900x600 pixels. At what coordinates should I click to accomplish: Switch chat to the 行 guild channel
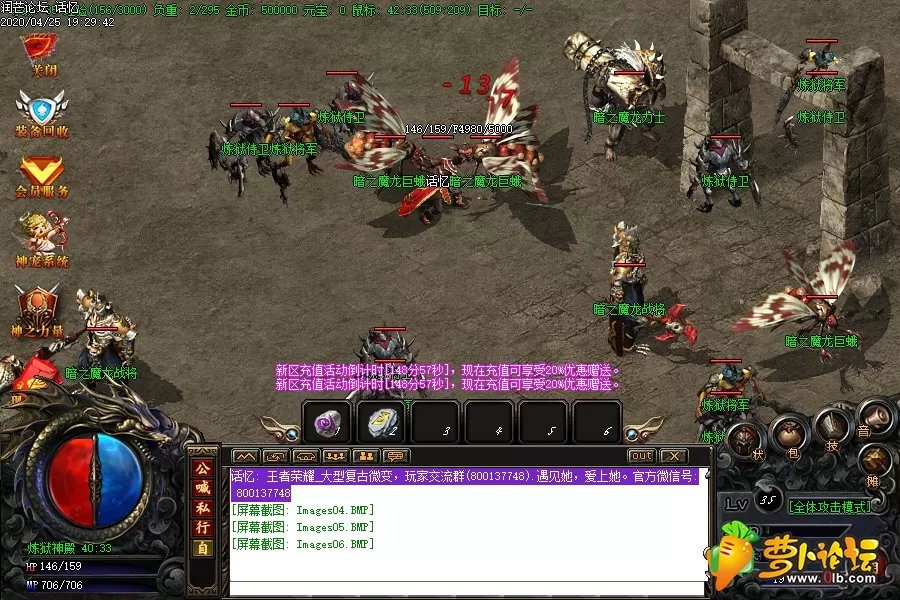click(x=203, y=527)
